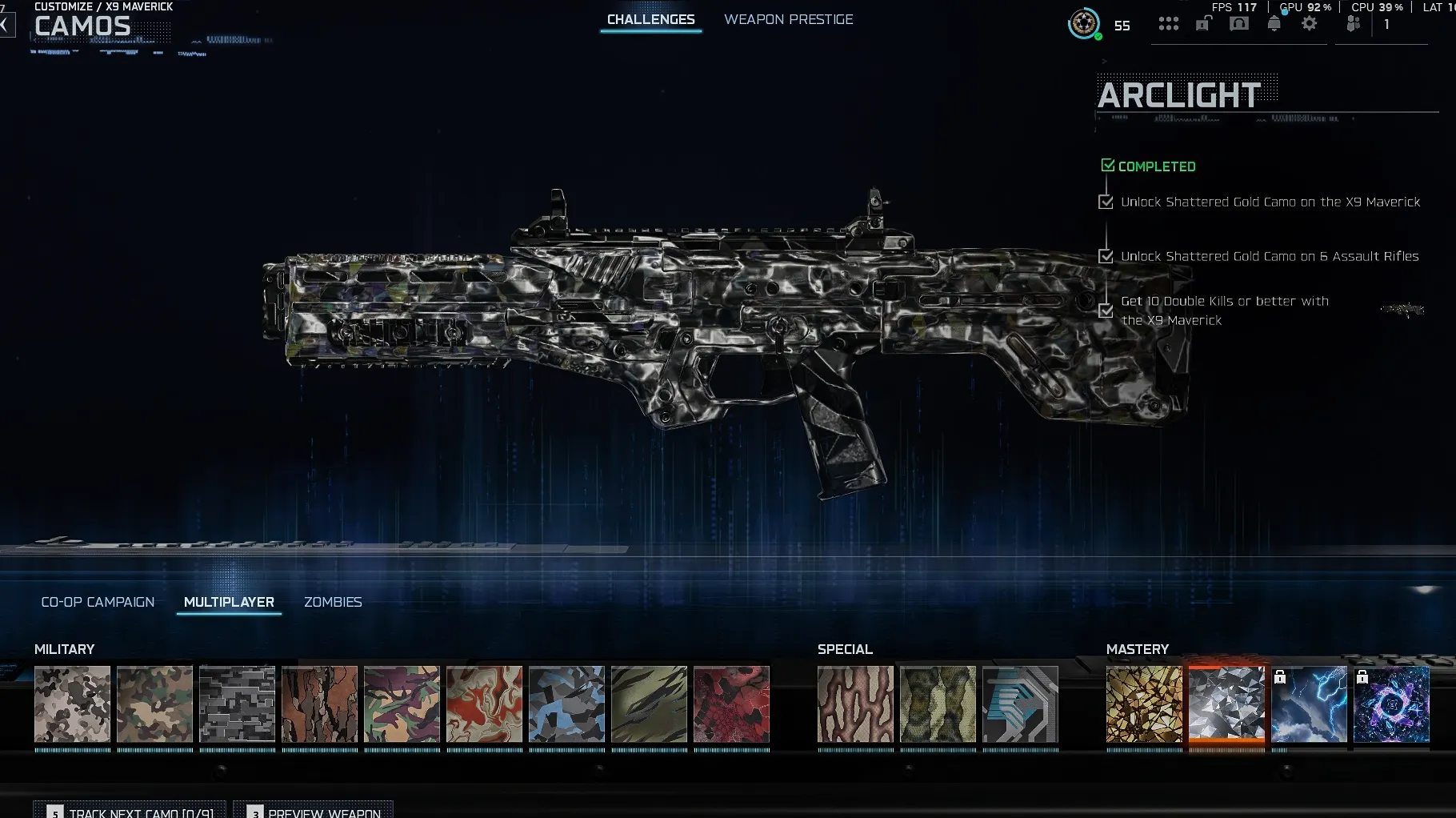Click the apps grid icon in the header
The height and width of the screenshot is (818, 1456).
tap(1169, 24)
